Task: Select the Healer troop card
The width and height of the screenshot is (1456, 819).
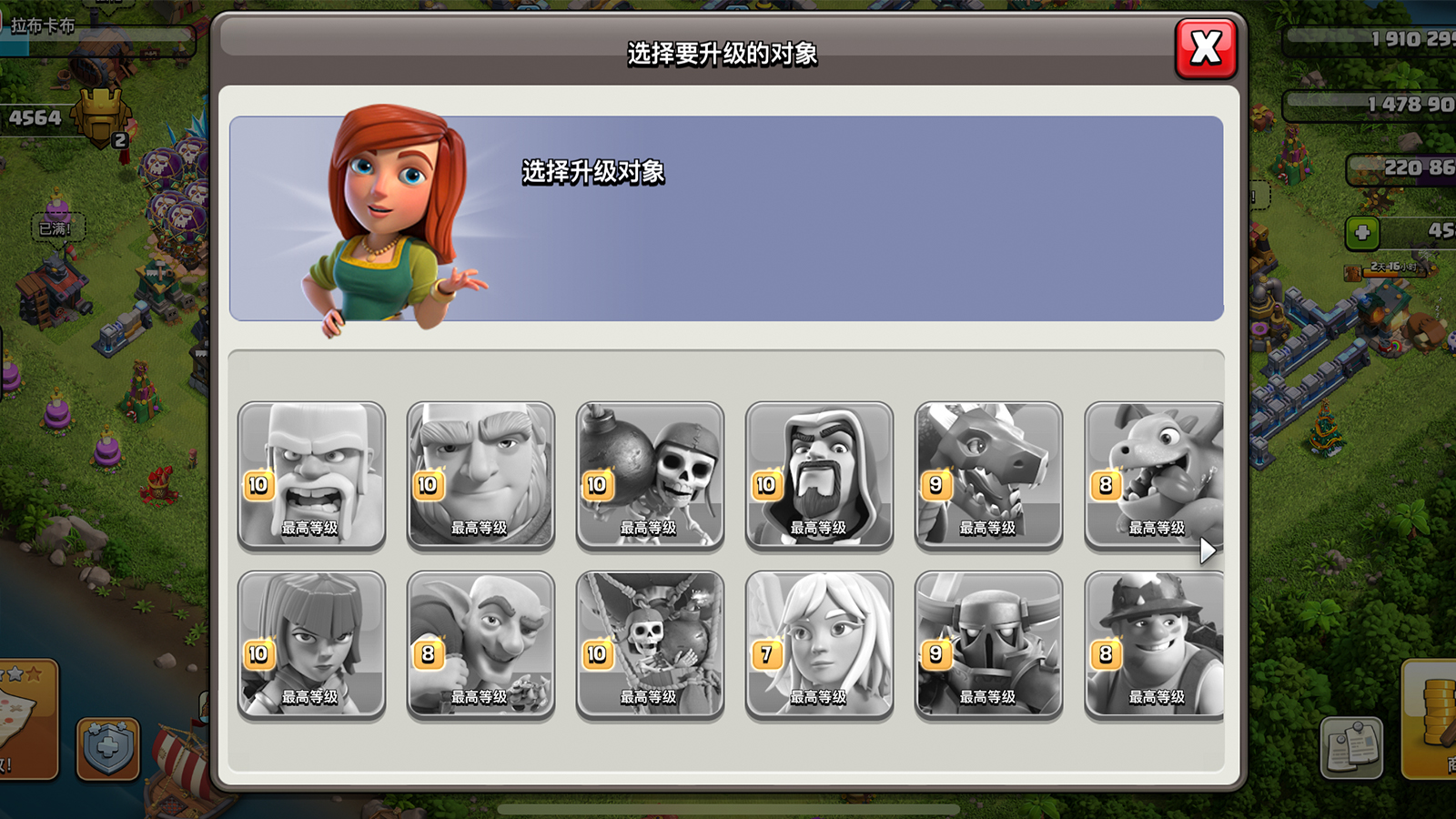Action: tap(819, 644)
